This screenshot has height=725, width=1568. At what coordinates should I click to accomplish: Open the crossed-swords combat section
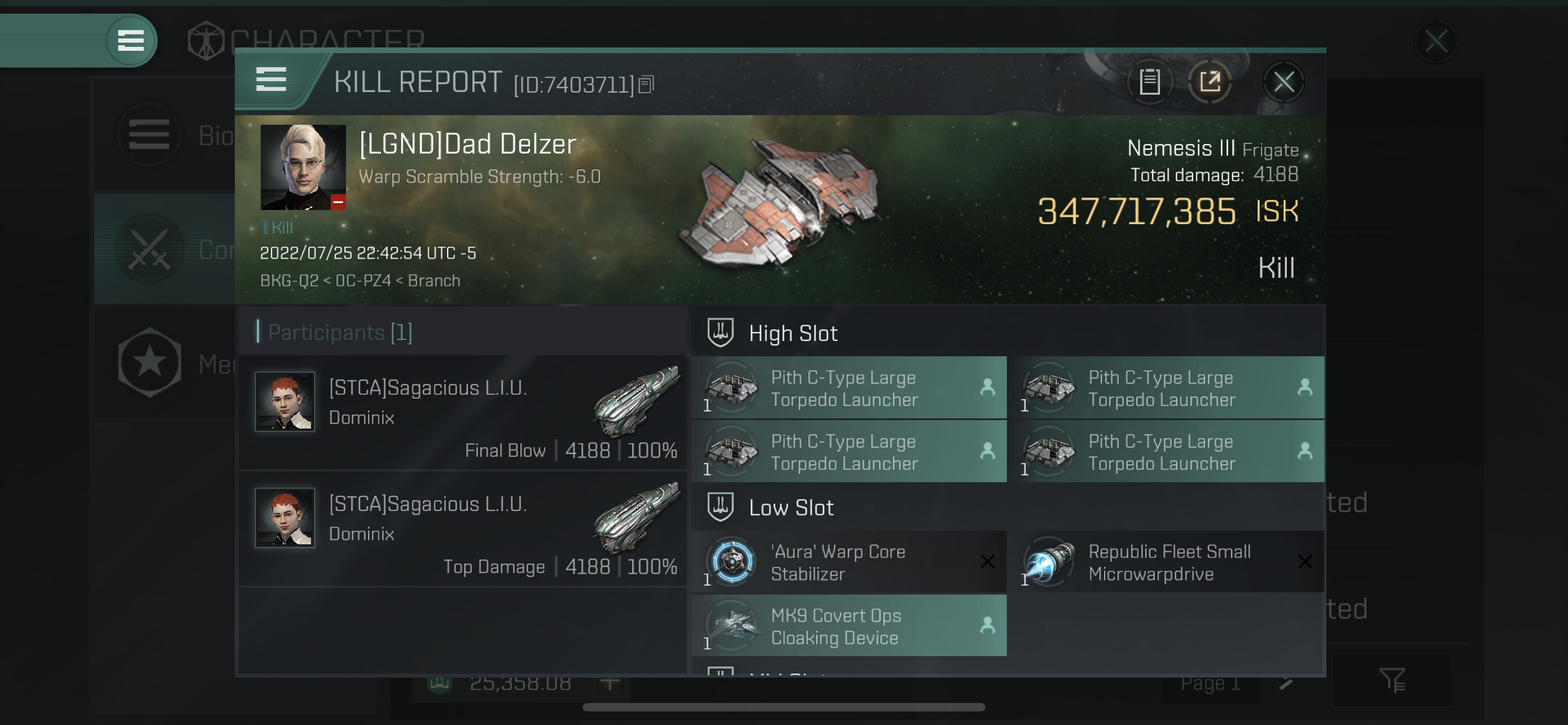(x=150, y=250)
